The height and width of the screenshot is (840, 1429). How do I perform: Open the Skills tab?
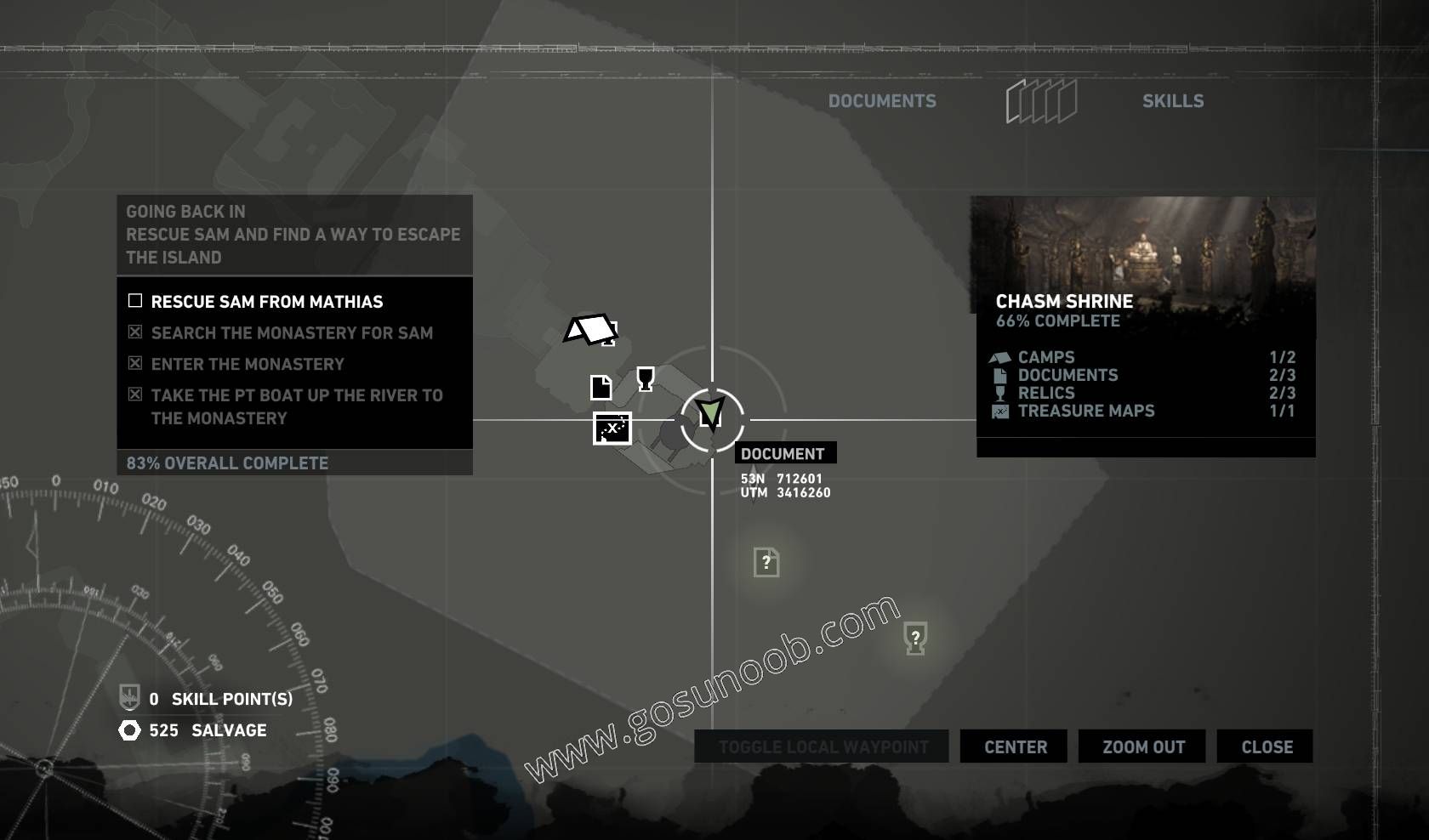tap(1172, 101)
